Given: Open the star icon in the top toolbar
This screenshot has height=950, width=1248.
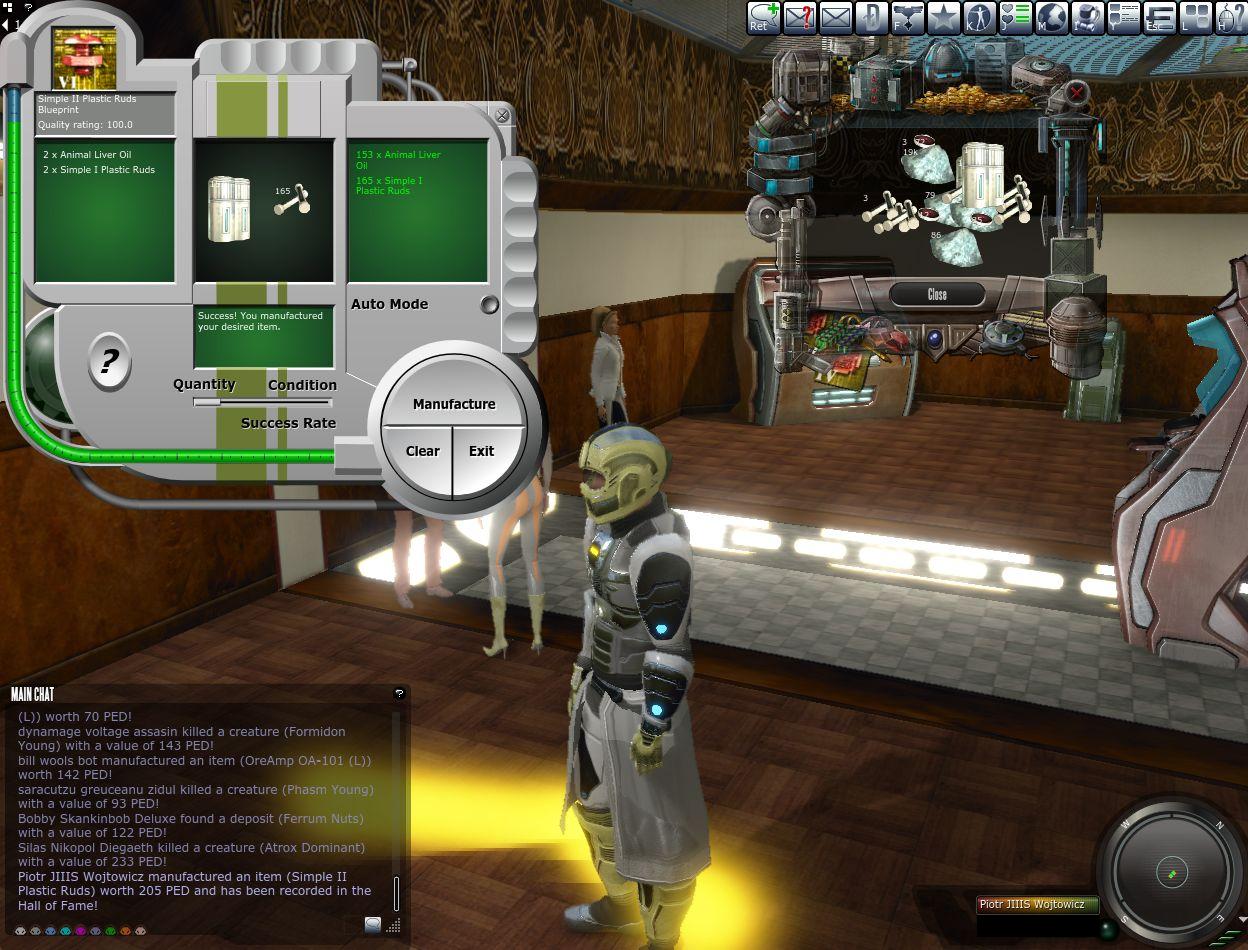Looking at the screenshot, I should tap(943, 18).
